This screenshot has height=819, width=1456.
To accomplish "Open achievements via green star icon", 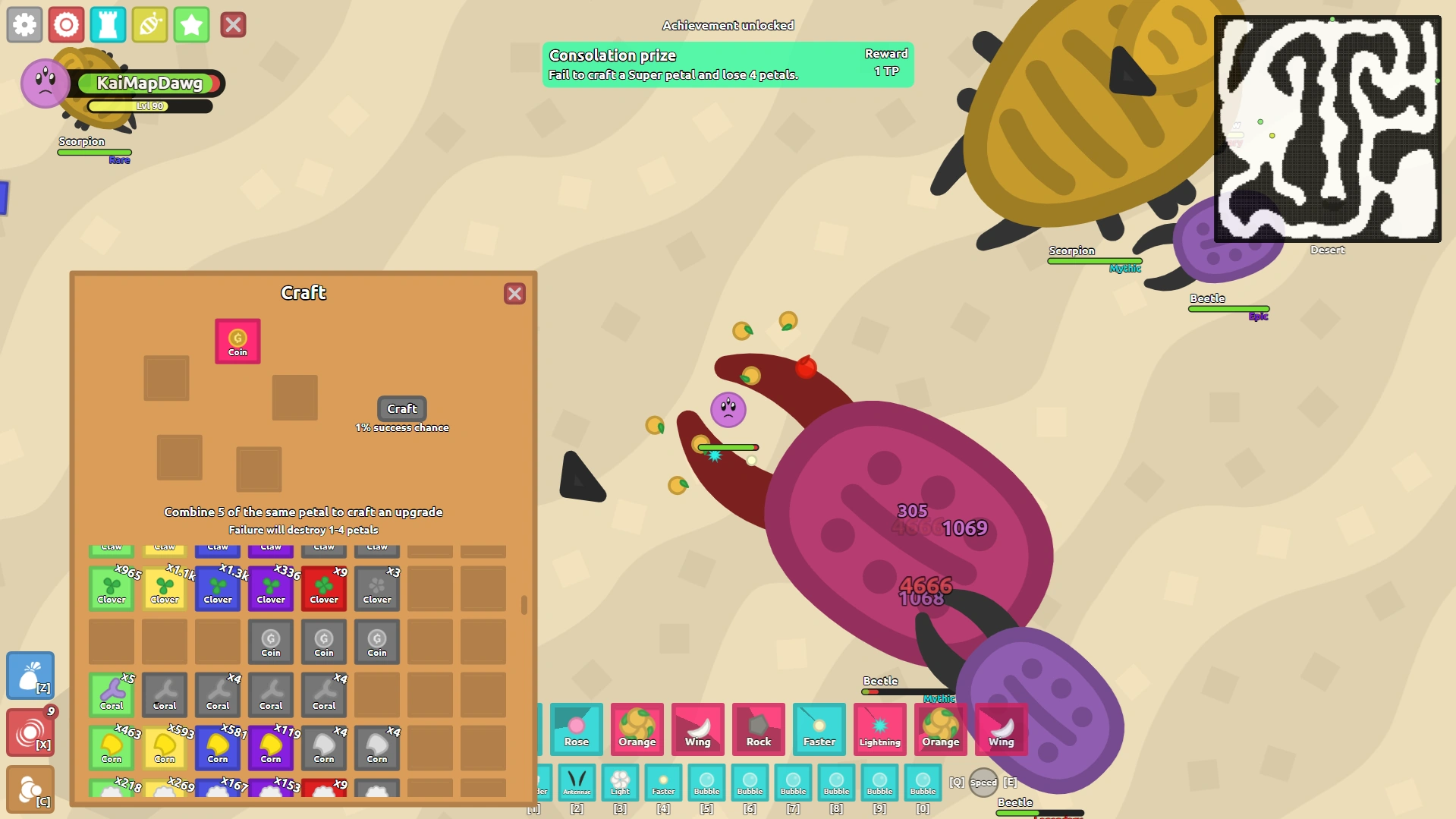I will 191,24.
